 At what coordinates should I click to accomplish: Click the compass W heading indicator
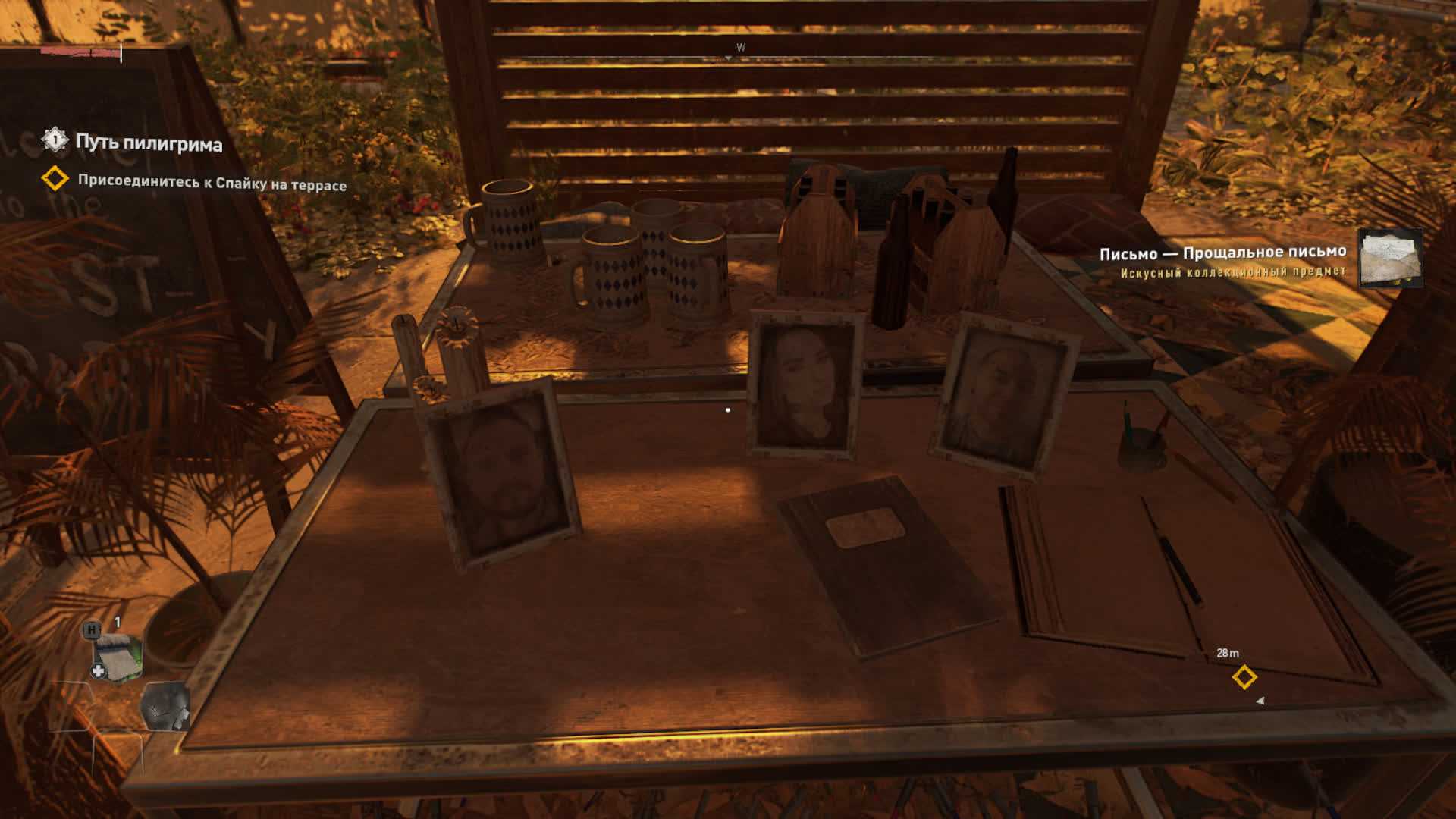(740, 48)
